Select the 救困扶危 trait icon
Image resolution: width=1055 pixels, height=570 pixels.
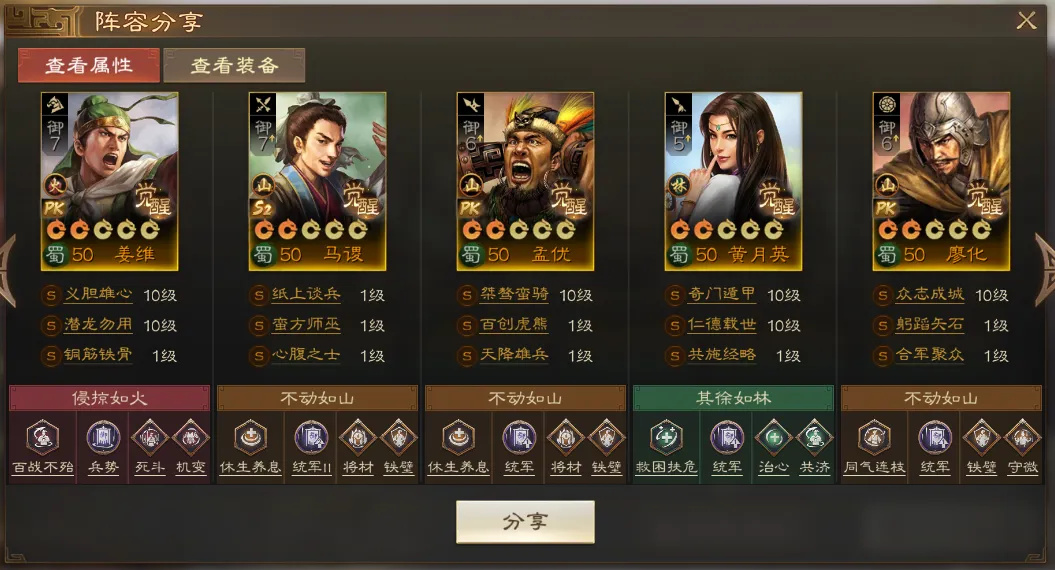(x=666, y=439)
